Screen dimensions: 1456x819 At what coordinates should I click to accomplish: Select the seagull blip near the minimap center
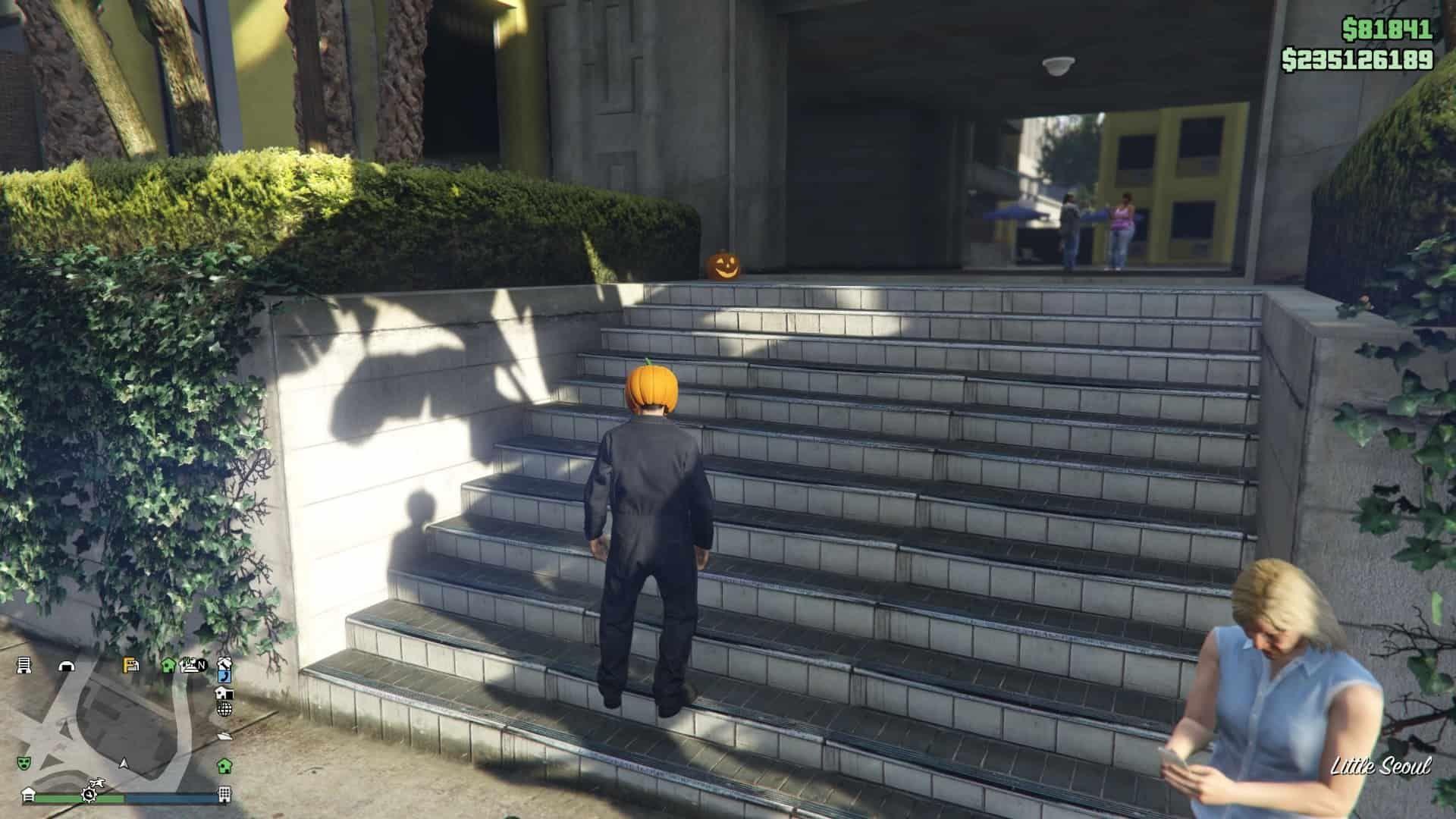pos(97,783)
